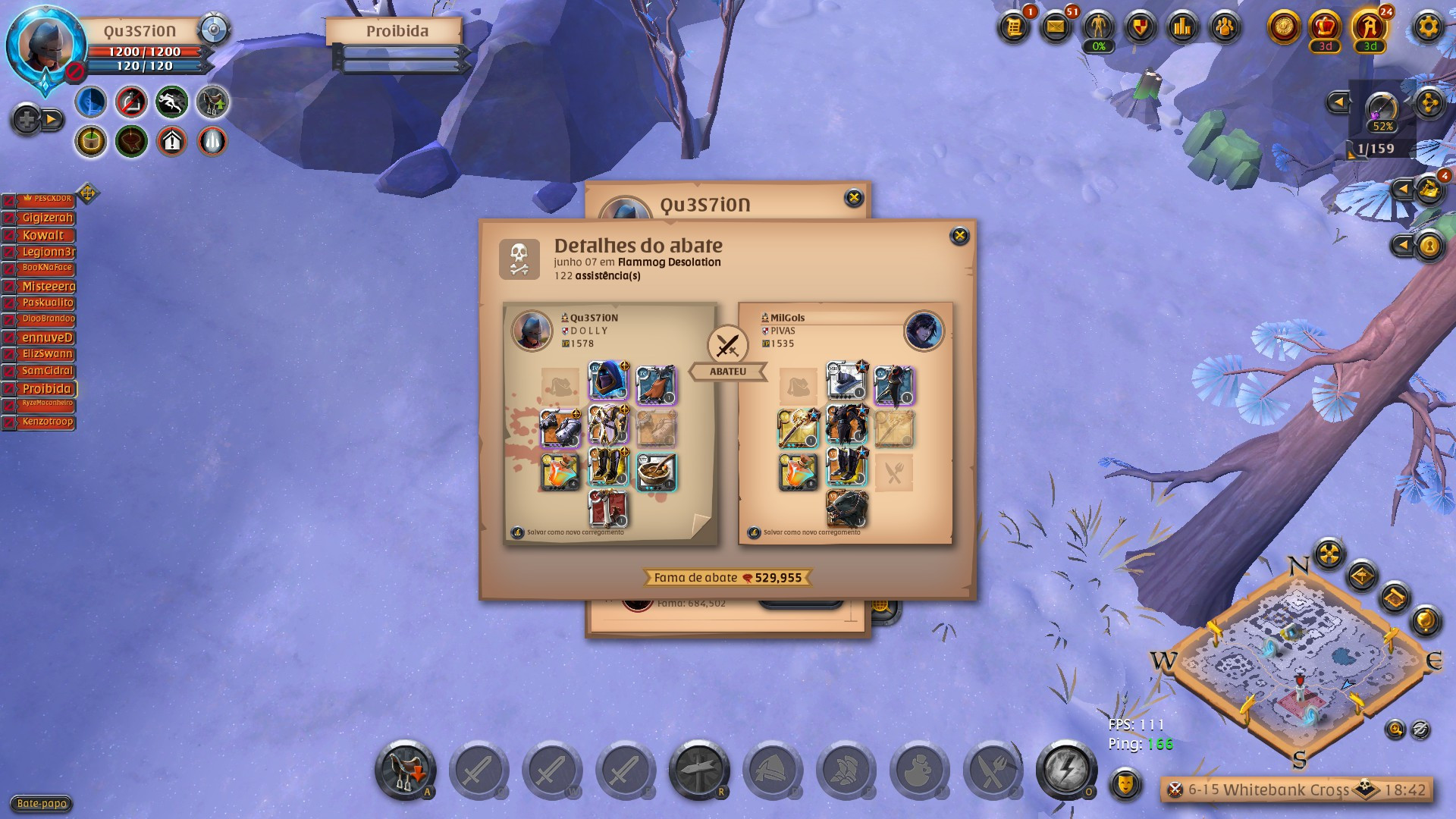The height and width of the screenshot is (819, 1456).
Task: Select party member Gigizerah
Action: [46, 218]
